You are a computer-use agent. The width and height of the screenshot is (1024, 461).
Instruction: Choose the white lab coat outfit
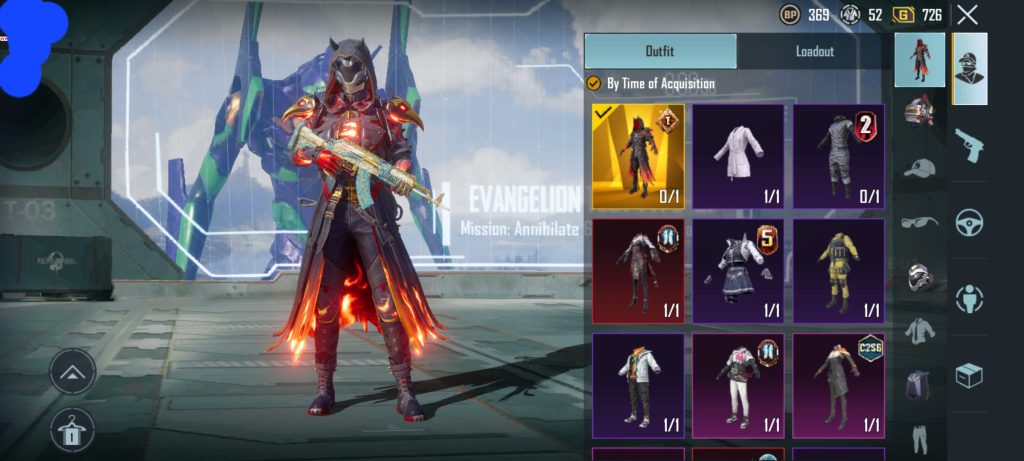coord(738,156)
